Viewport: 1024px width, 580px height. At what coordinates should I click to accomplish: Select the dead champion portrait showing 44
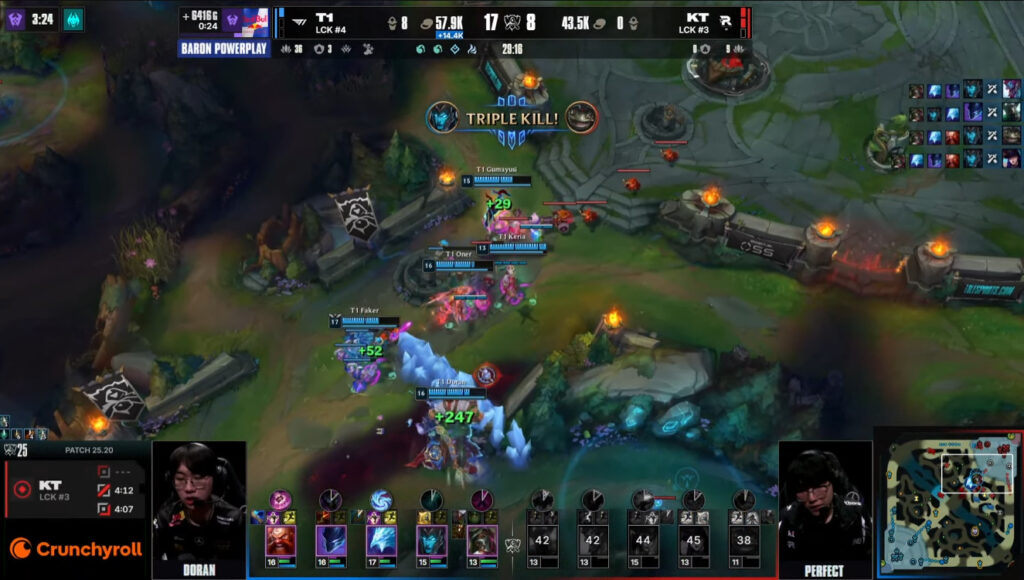tap(643, 540)
